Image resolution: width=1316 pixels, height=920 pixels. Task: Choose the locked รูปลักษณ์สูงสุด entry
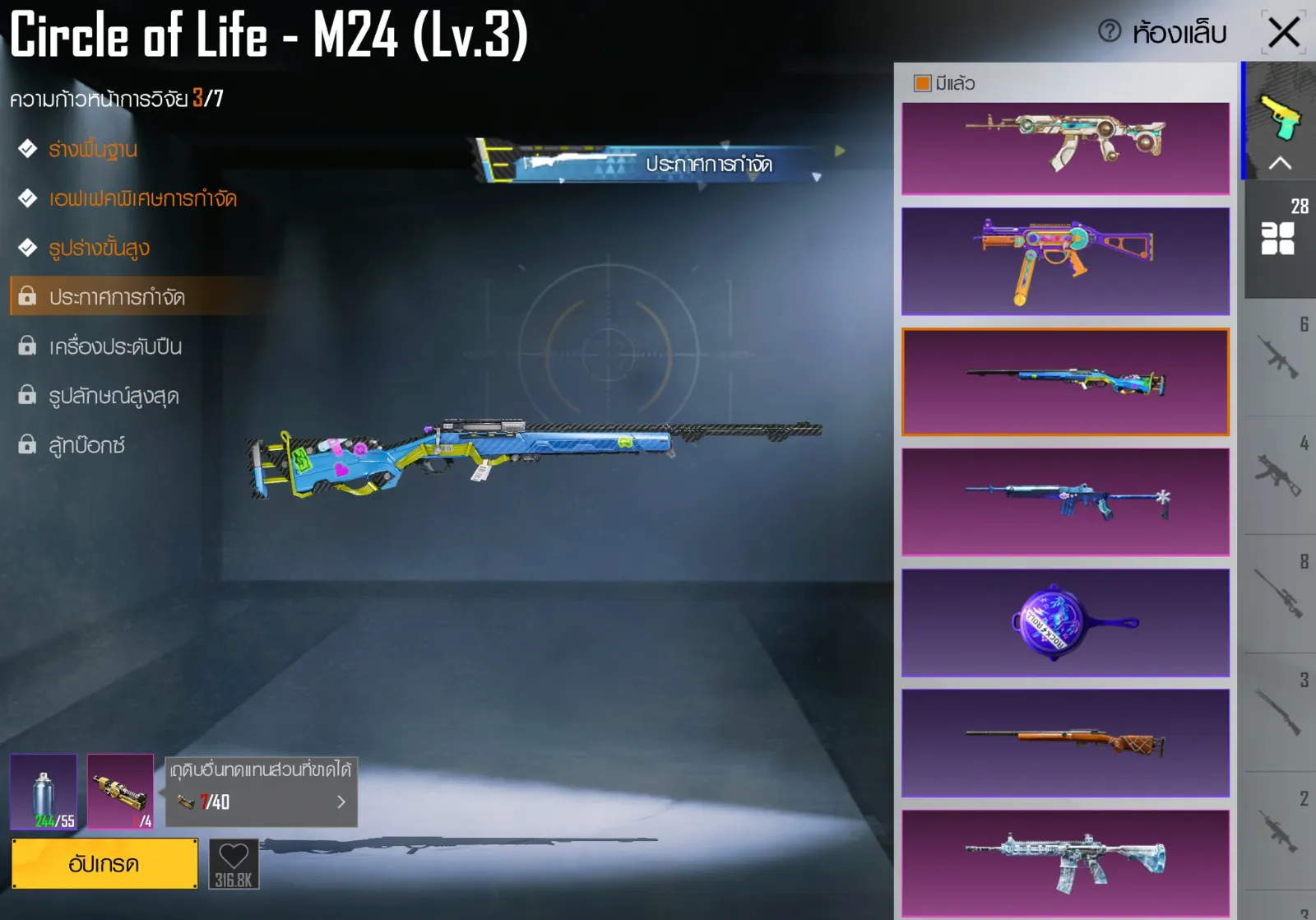[x=114, y=396]
